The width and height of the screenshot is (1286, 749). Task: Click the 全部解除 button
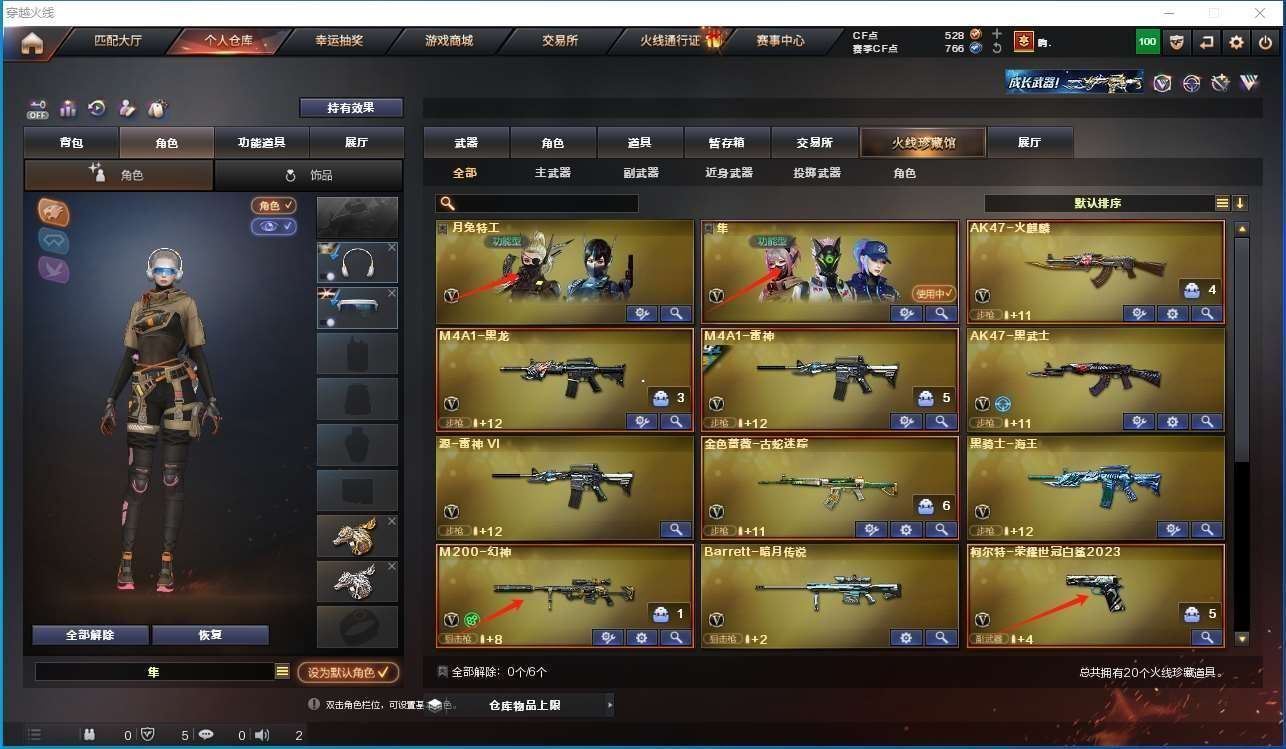point(90,635)
